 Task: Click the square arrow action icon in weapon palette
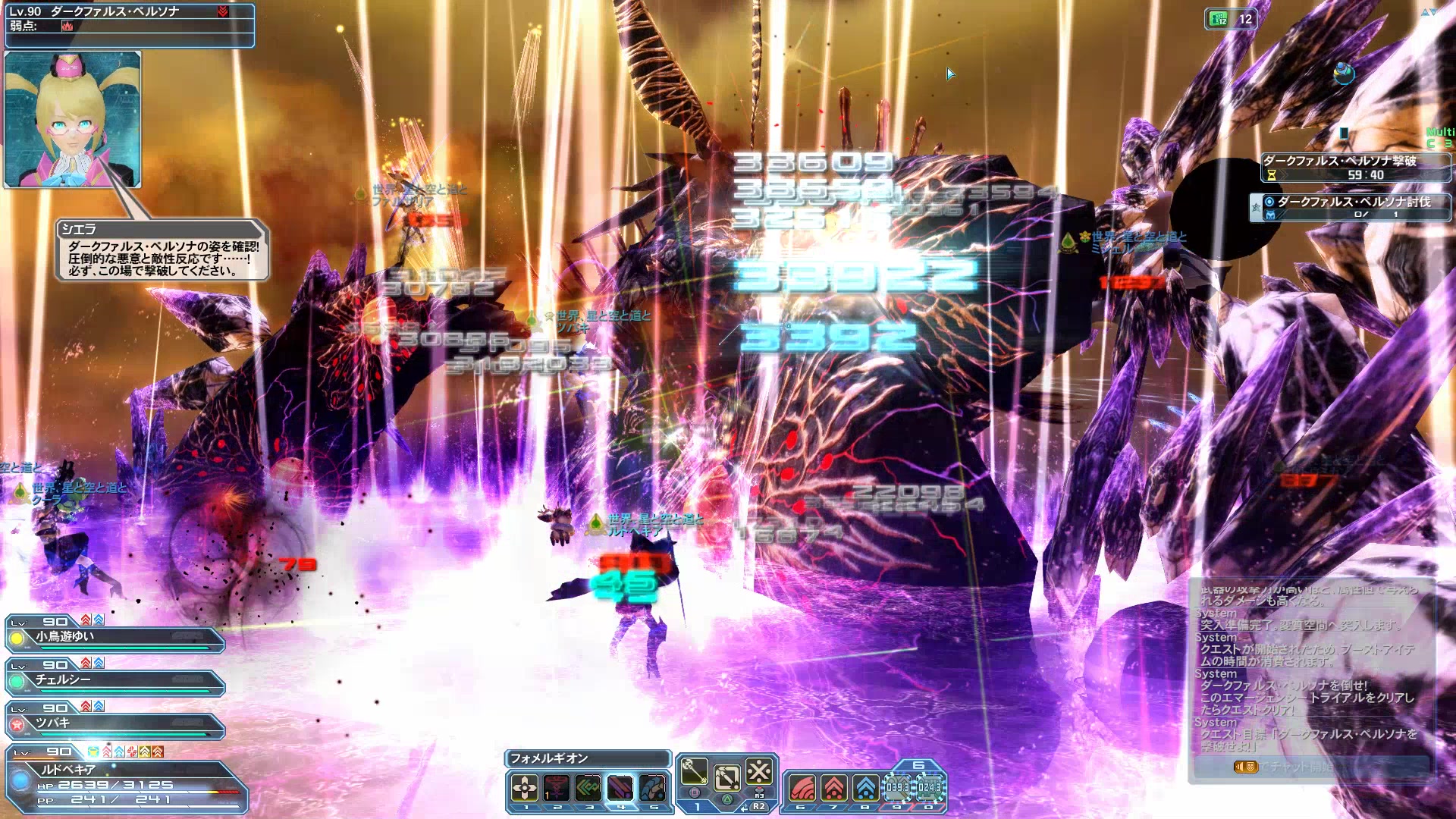pos(726,777)
